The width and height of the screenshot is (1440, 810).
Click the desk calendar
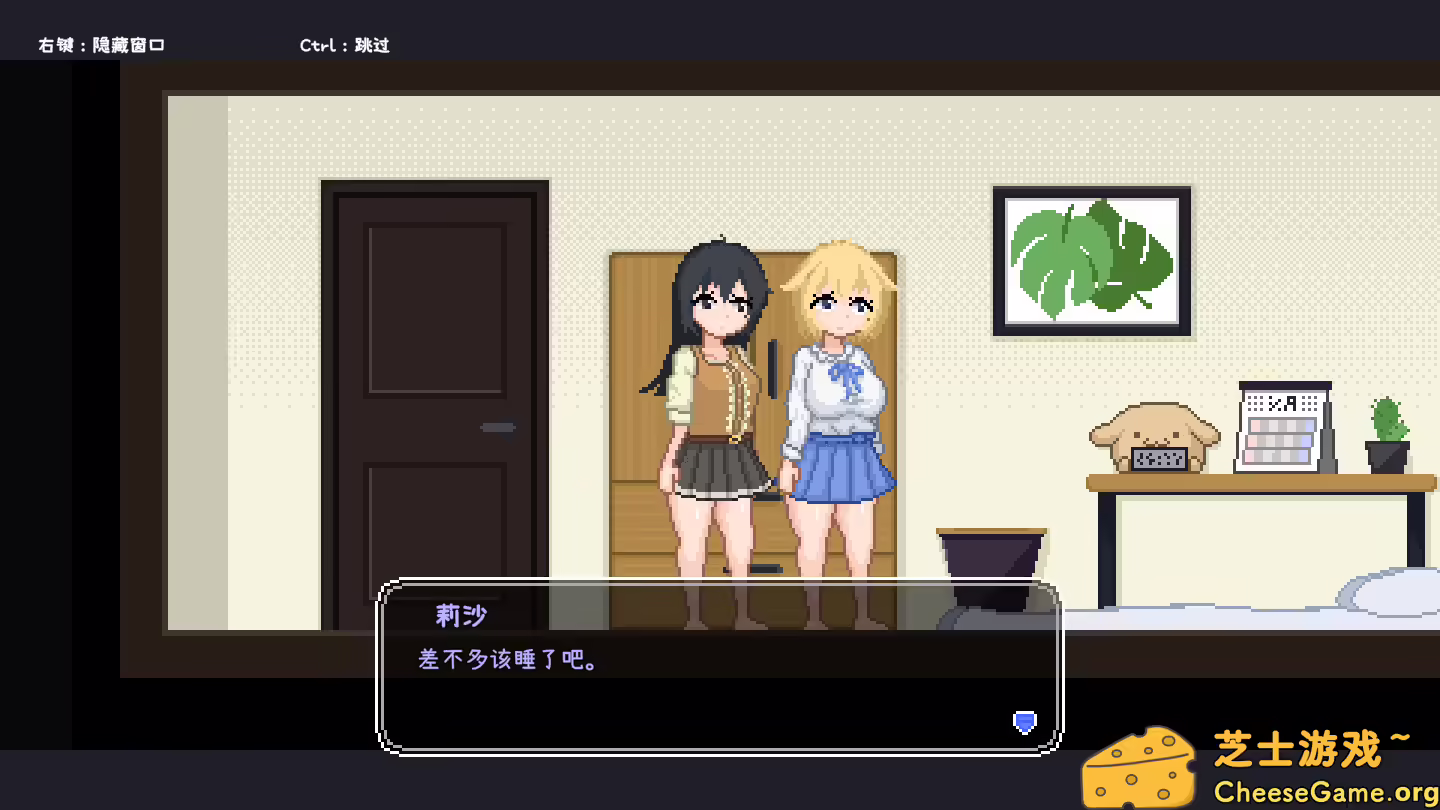[1284, 424]
